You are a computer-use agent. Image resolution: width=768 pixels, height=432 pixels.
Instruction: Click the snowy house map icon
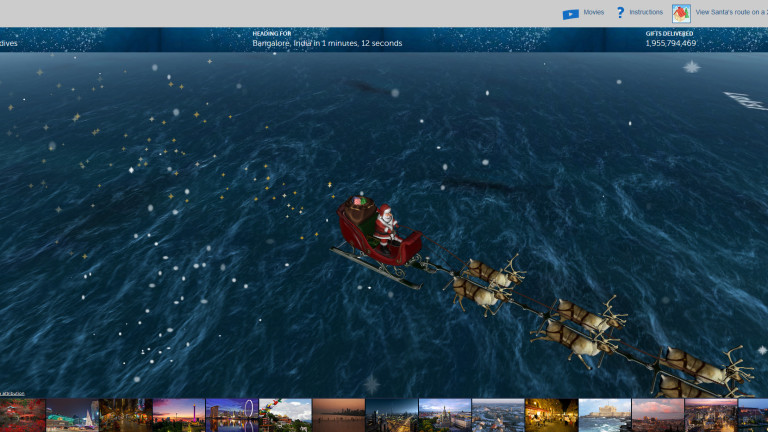point(681,13)
